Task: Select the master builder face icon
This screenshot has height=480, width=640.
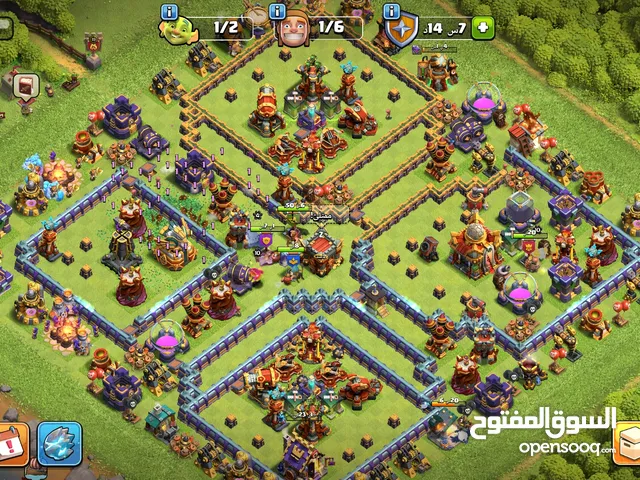Action: click(293, 28)
